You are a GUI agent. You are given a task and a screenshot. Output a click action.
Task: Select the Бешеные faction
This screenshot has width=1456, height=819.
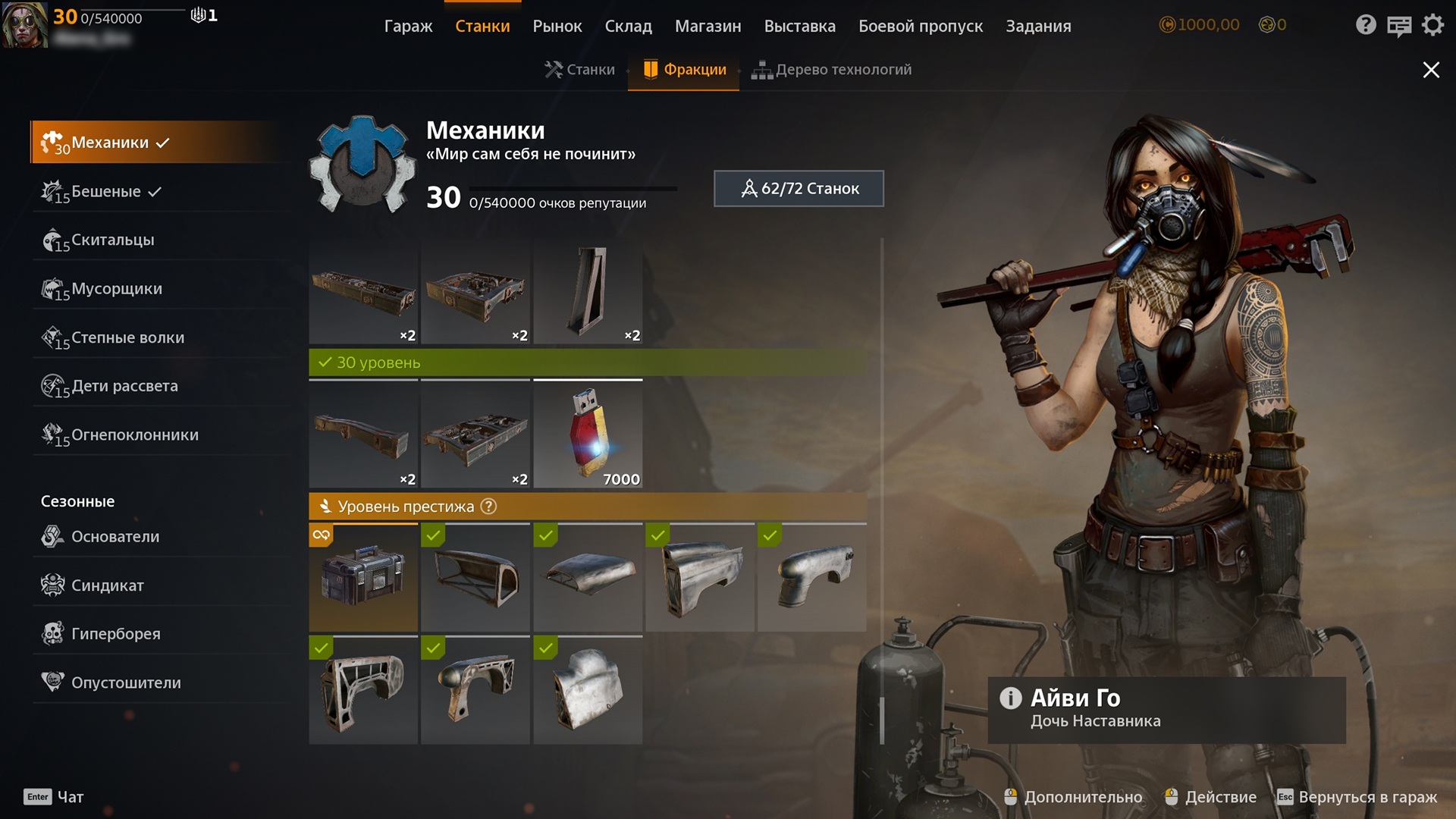tap(106, 191)
